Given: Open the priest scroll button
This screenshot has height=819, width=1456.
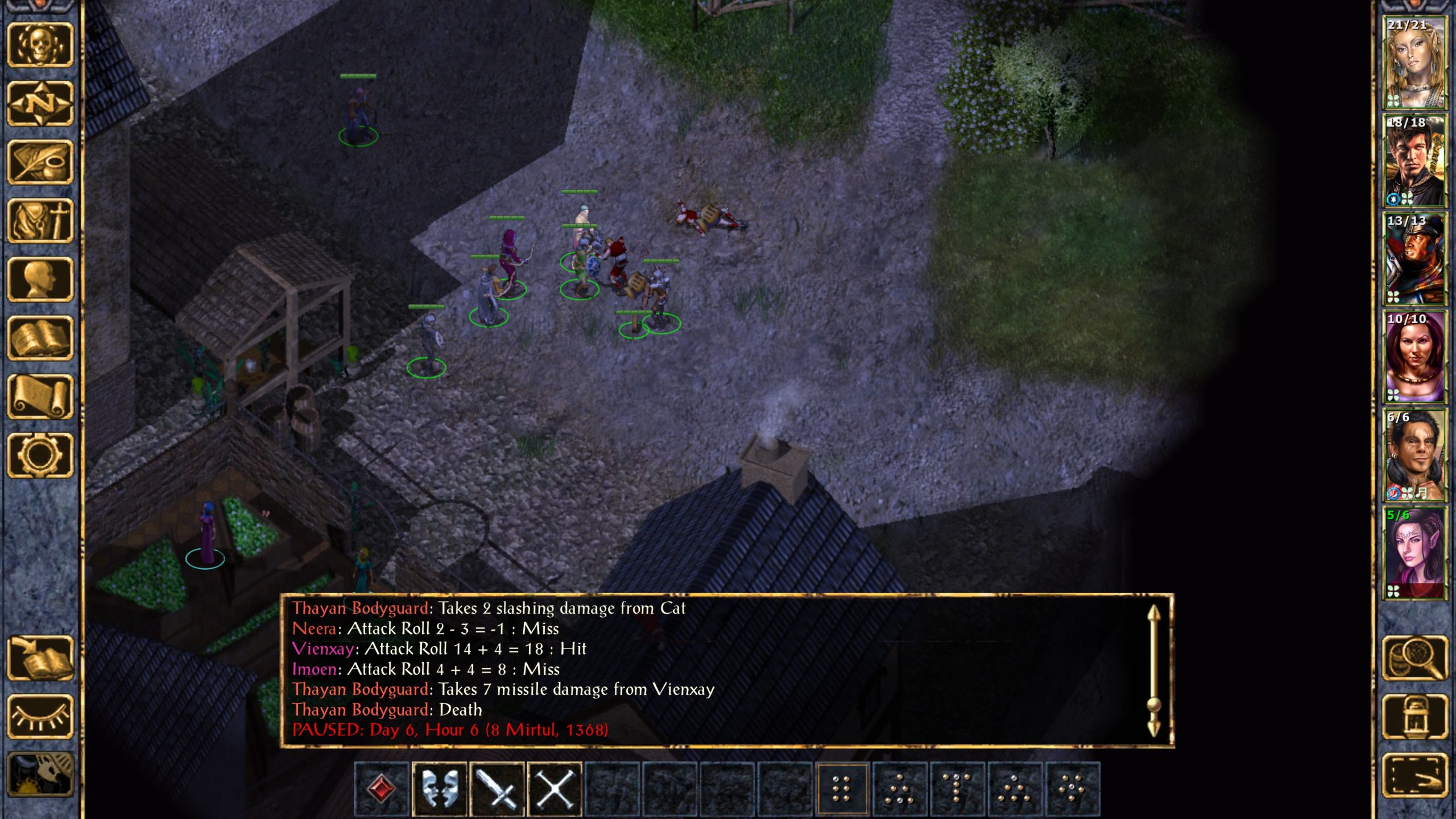Looking at the screenshot, I should tap(40, 396).
